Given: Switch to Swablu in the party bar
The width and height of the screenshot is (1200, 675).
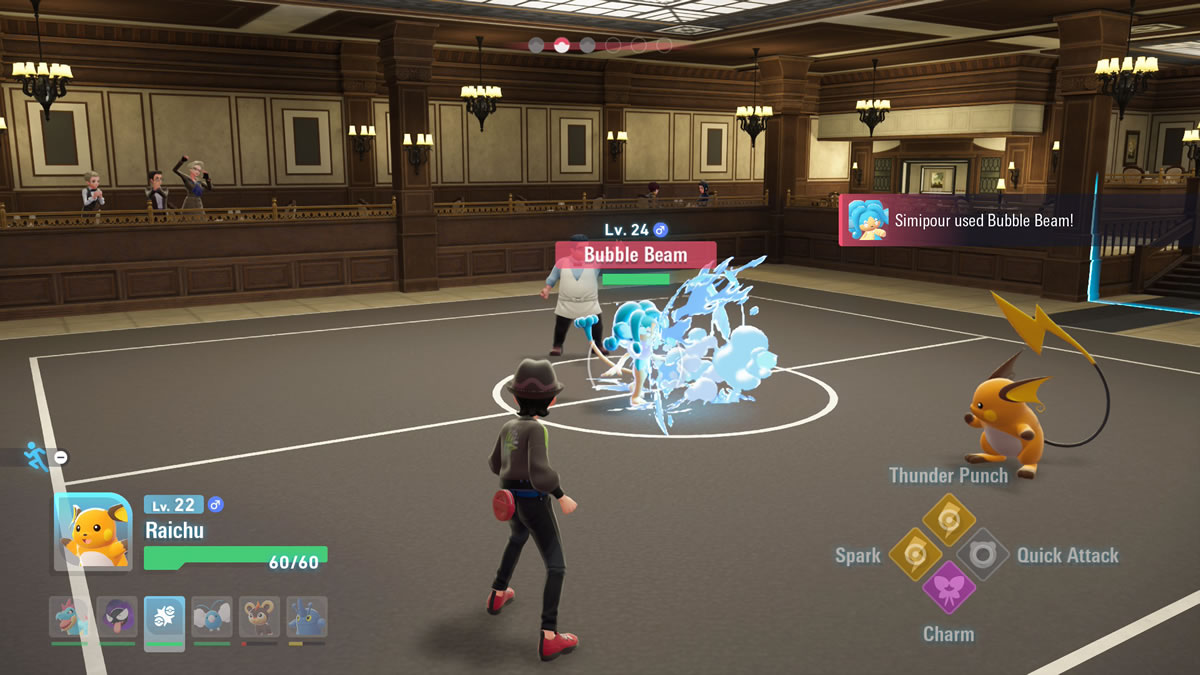Looking at the screenshot, I should click(212, 618).
